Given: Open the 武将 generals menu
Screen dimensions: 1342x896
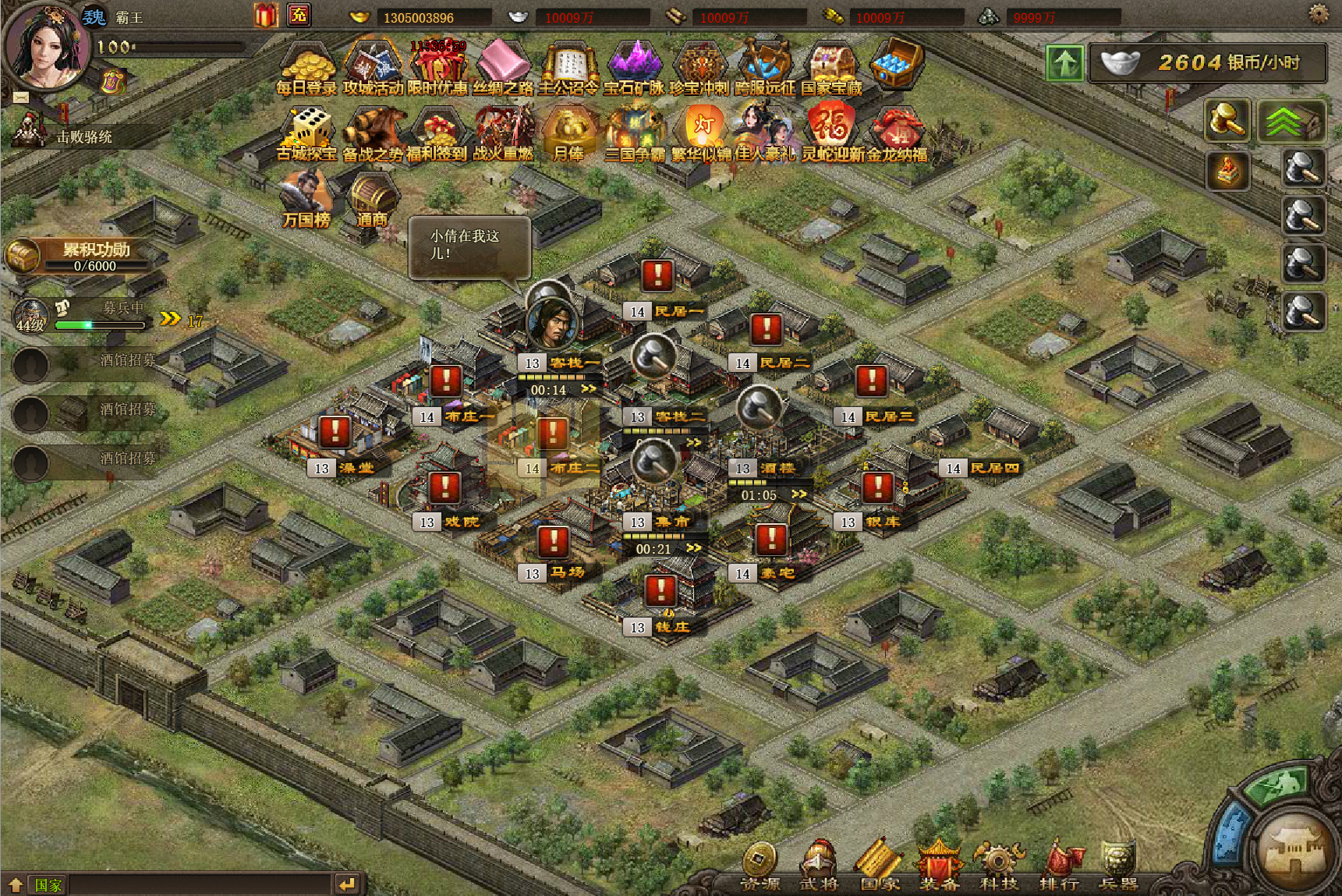Looking at the screenshot, I should pyautogui.click(x=818, y=867).
